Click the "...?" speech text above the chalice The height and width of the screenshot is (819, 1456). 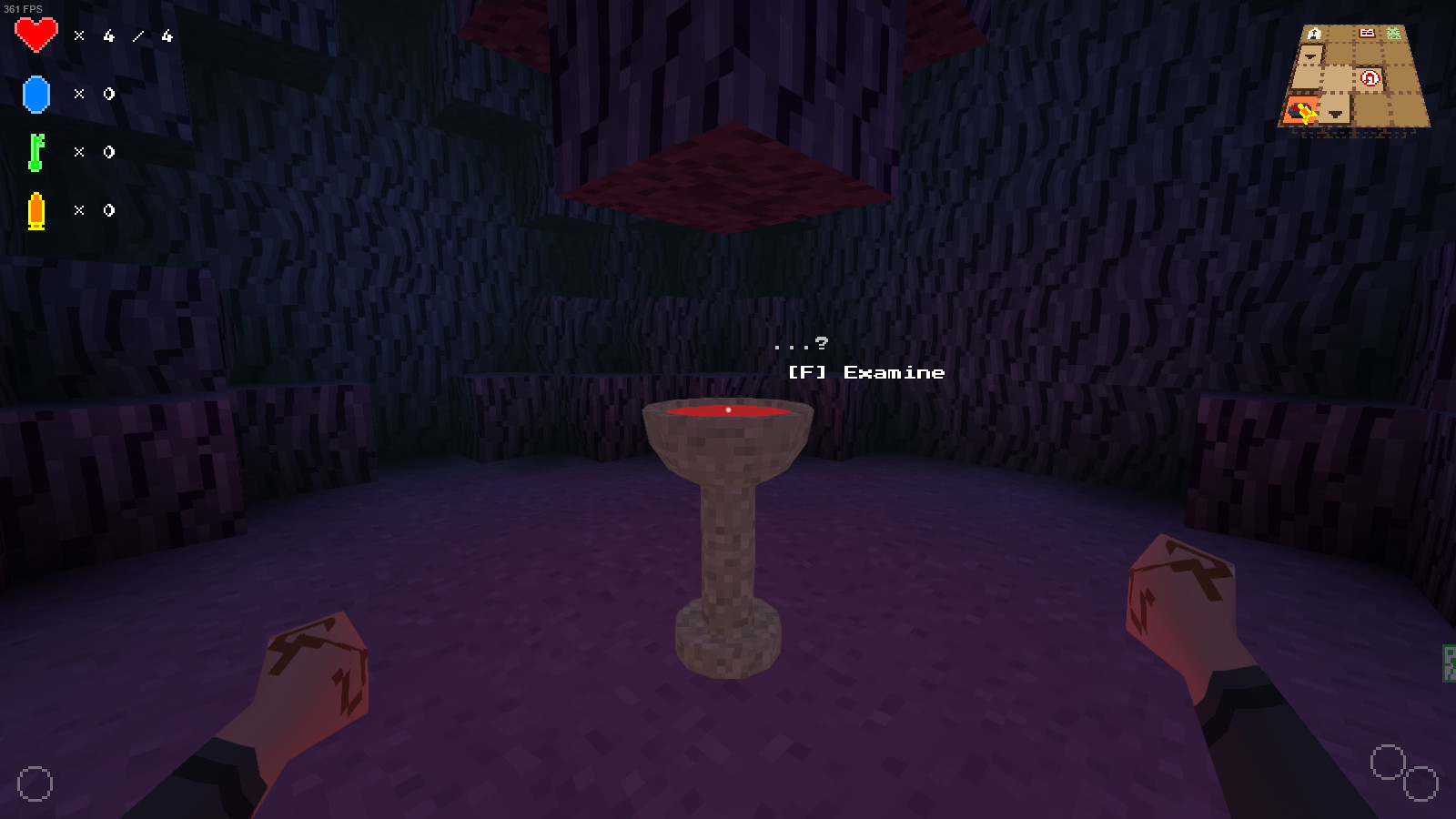click(x=801, y=345)
